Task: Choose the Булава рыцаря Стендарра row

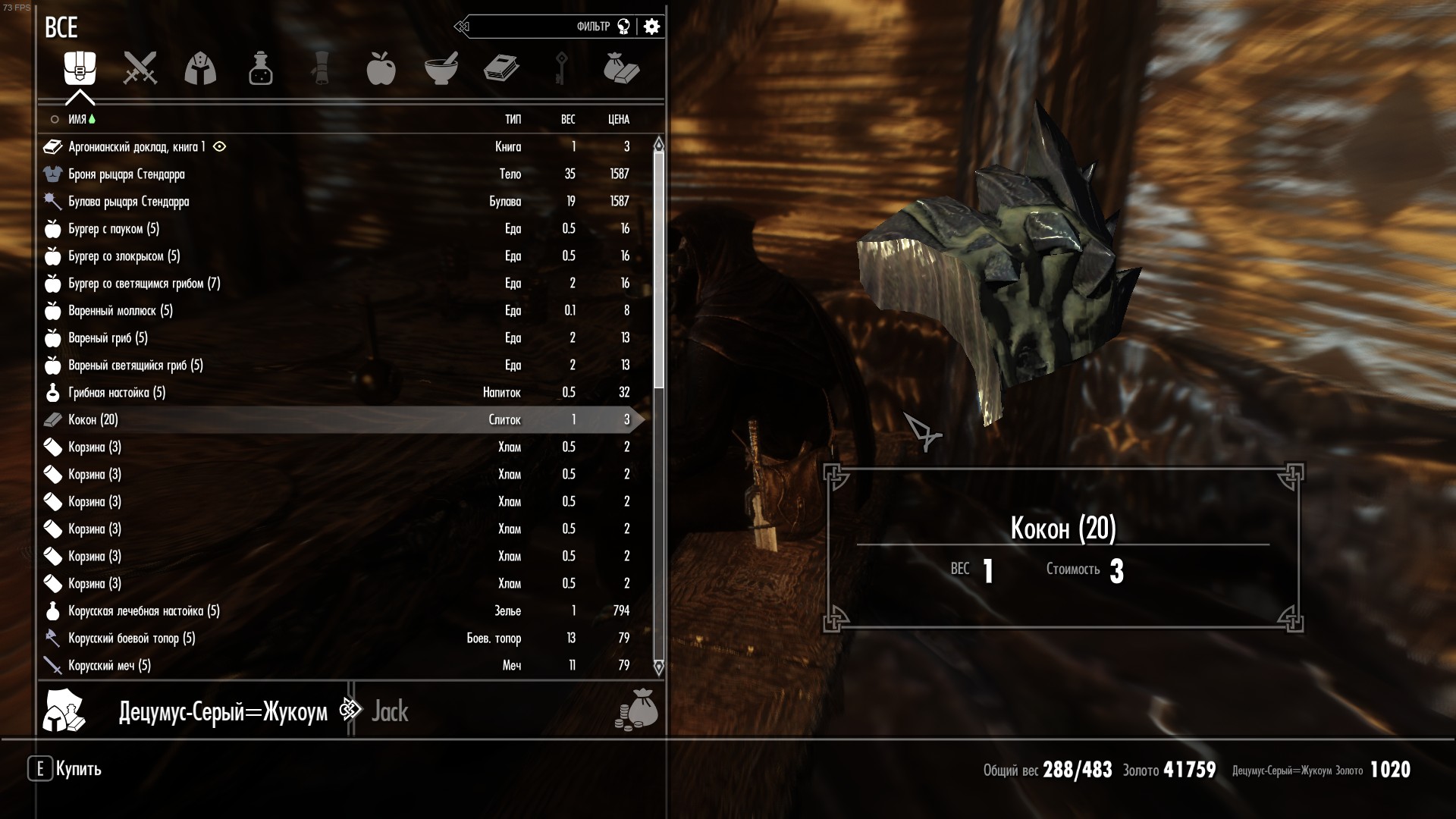Action: 129,202
